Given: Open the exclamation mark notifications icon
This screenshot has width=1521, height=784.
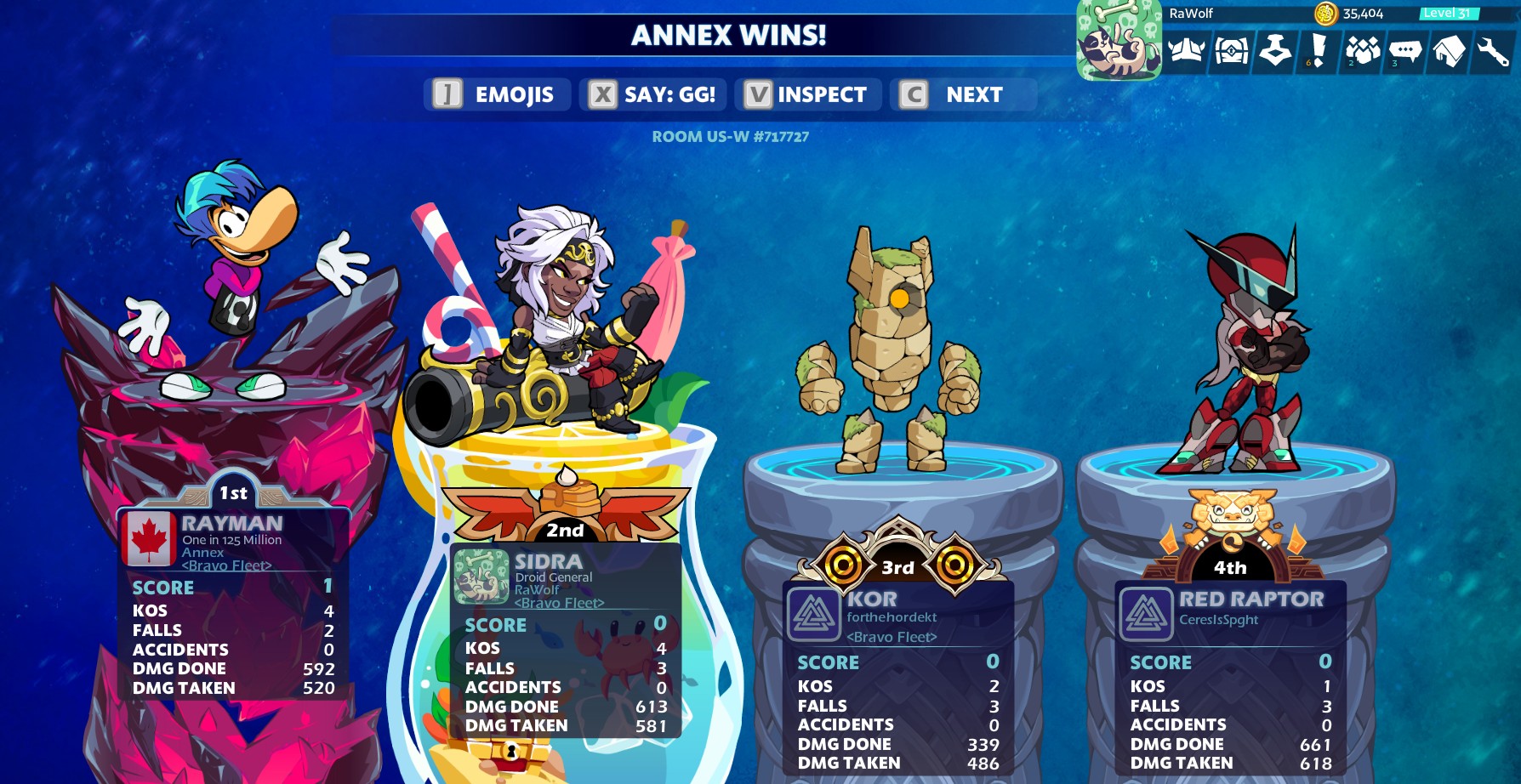Looking at the screenshot, I should 1319,52.
